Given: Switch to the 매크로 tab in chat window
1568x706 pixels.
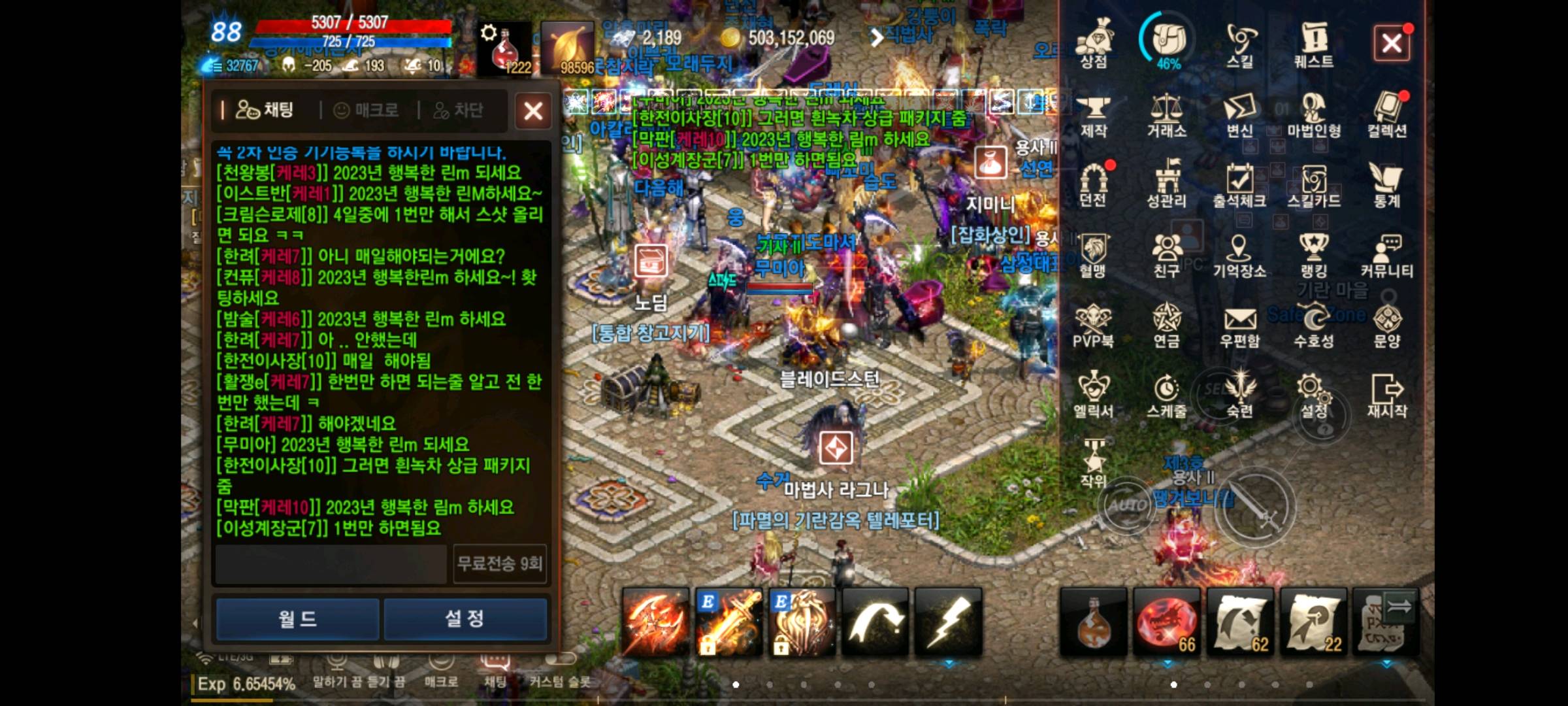Looking at the screenshot, I should click(x=365, y=110).
